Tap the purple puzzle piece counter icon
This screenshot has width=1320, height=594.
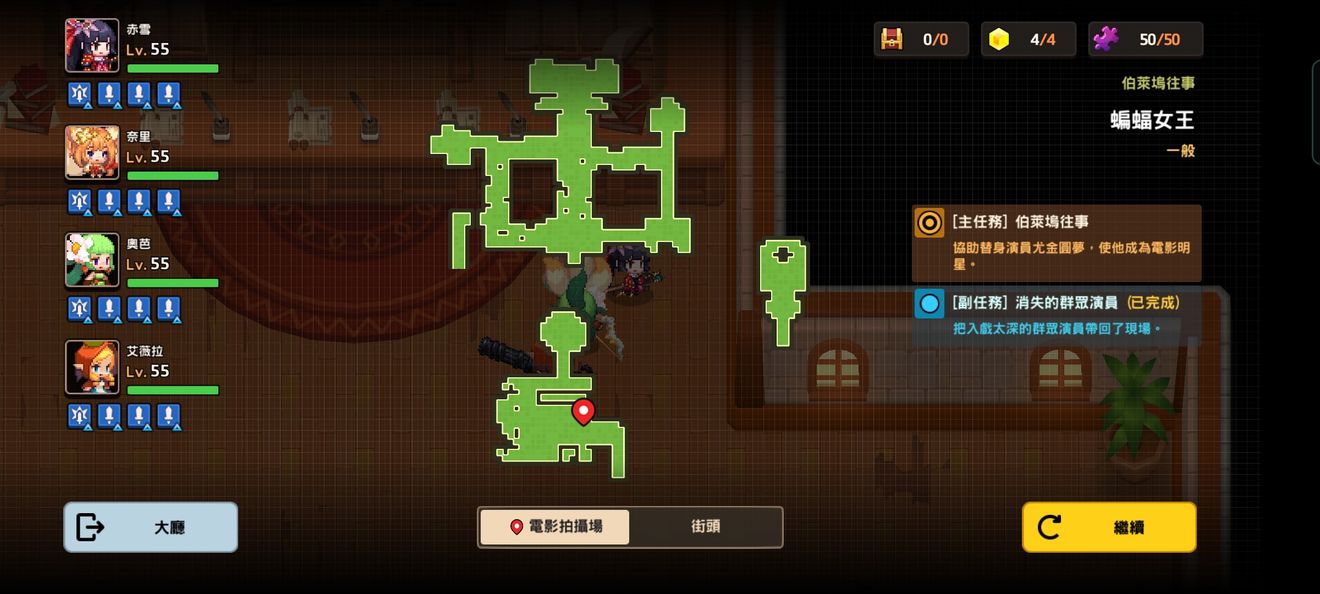click(x=1106, y=39)
